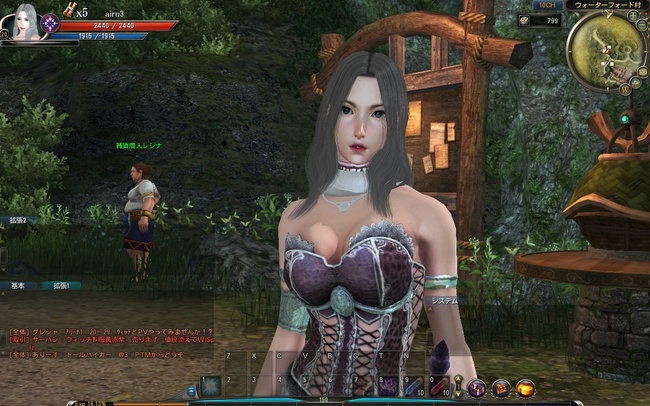Use the blue mana potion in slot 9
This screenshot has width=650, height=406.
coord(412,385)
